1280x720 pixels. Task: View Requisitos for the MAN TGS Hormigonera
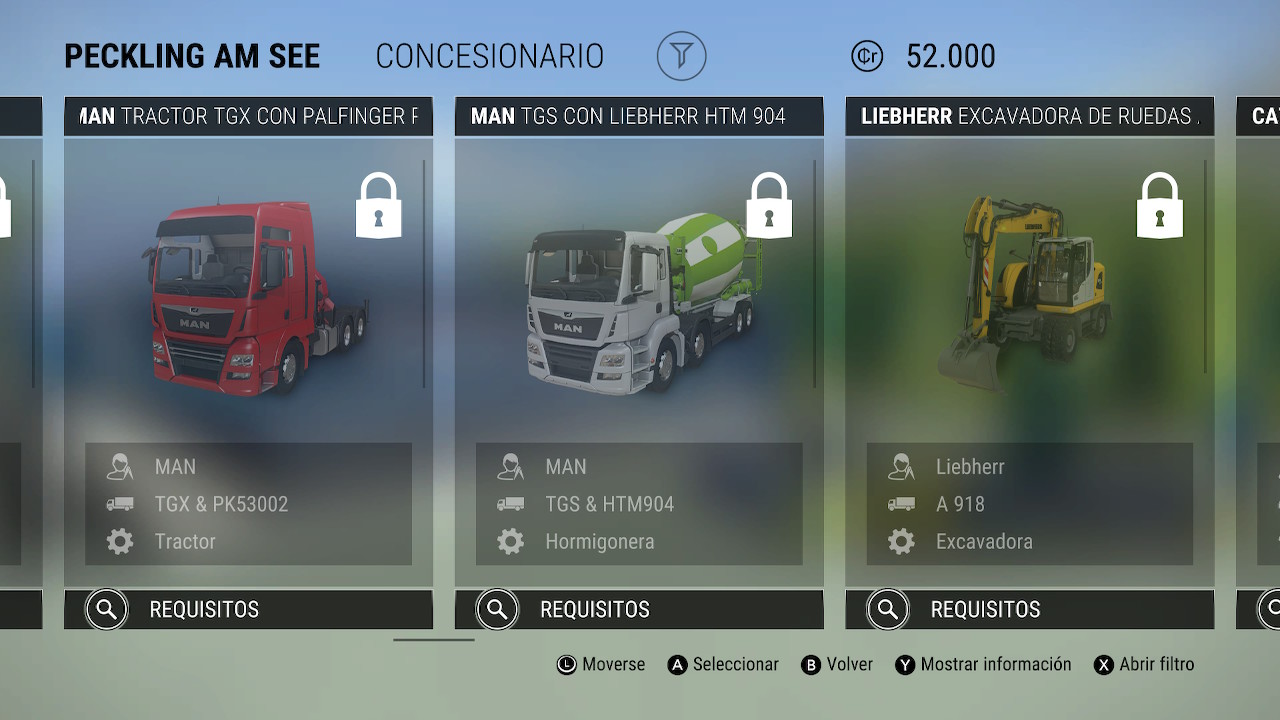639,609
